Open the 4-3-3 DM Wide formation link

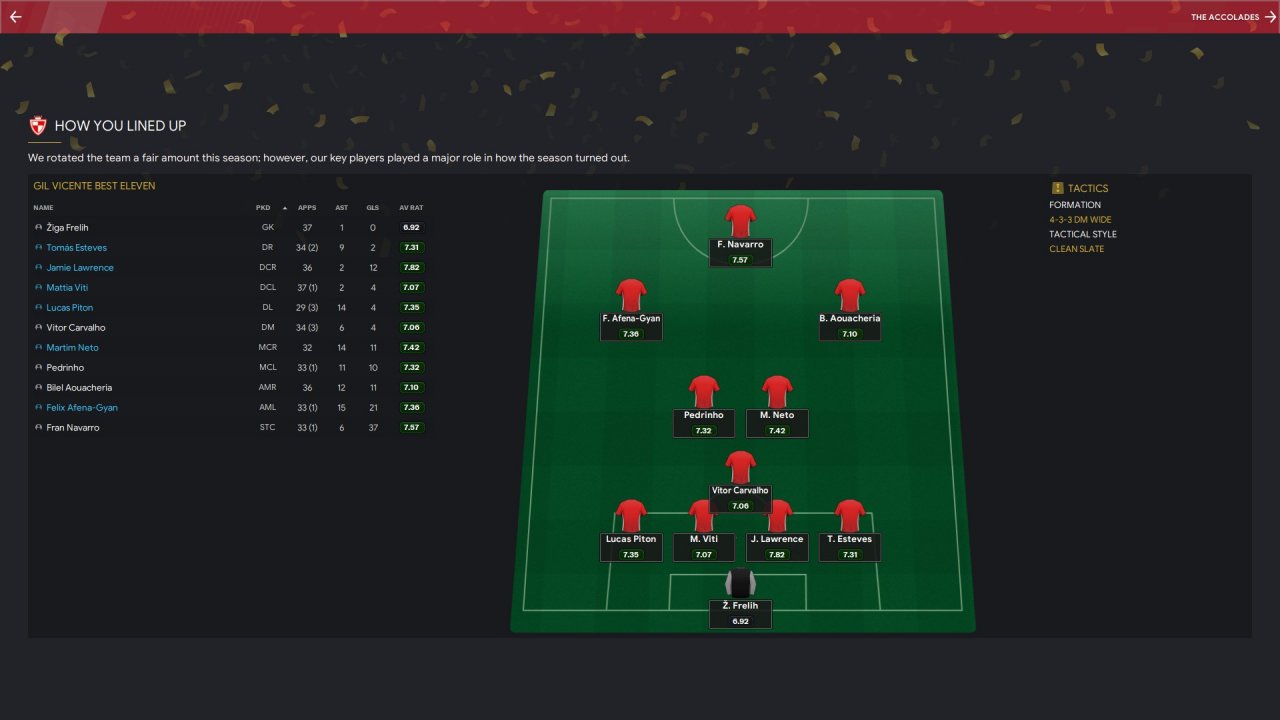pos(1080,220)
